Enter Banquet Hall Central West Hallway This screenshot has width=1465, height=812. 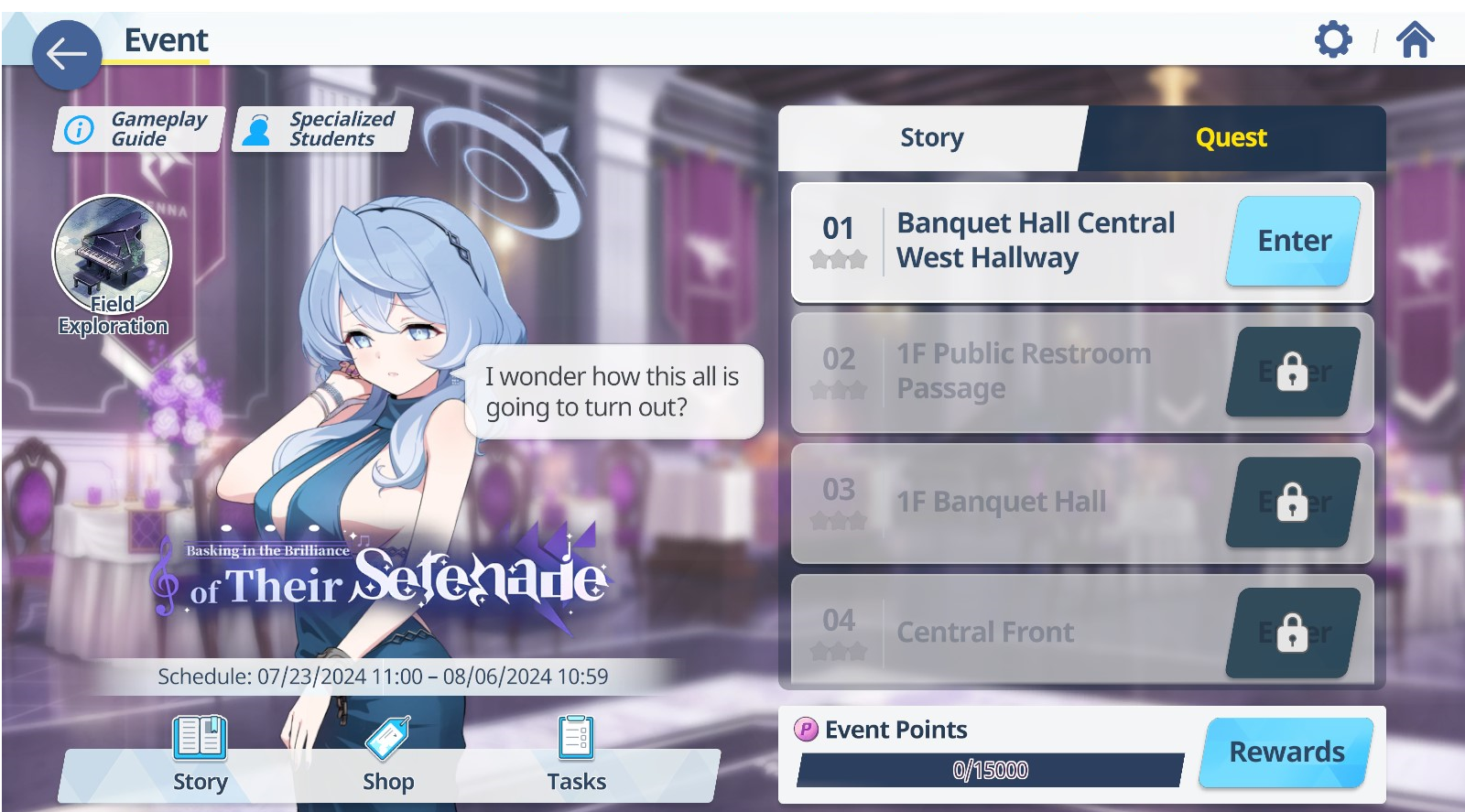1291,241
